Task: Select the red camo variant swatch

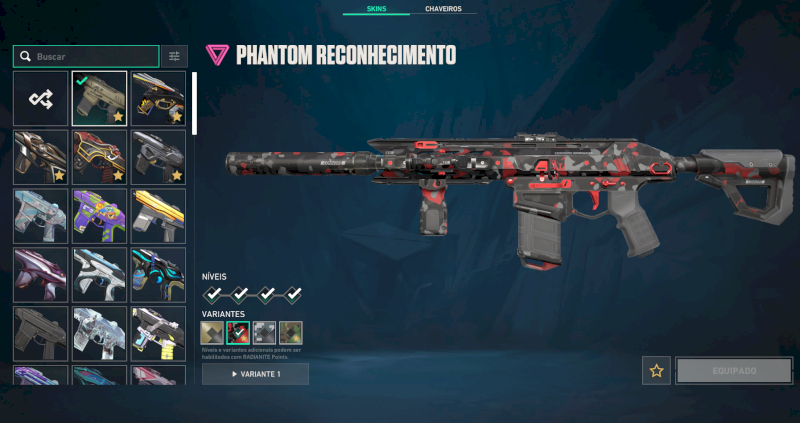Action: (238, 333)
